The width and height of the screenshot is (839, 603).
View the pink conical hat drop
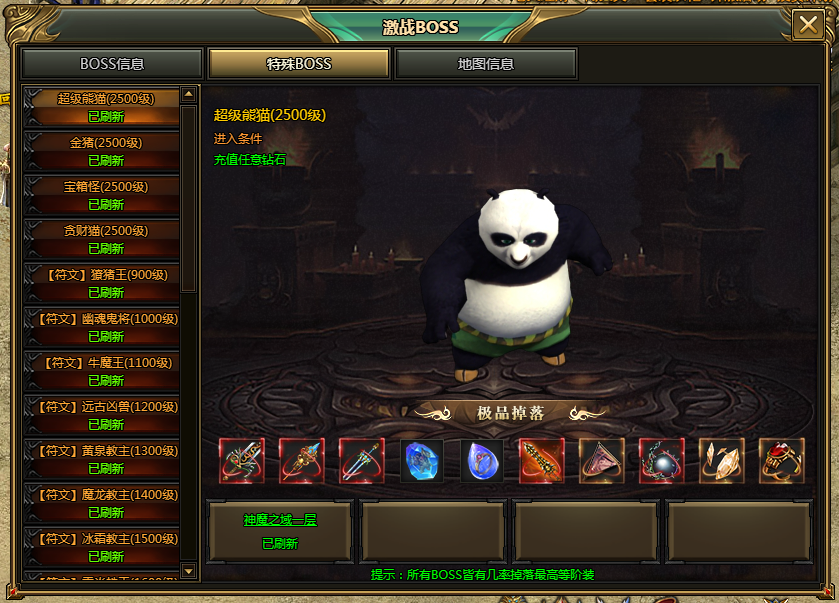click(x=601, y=461)
